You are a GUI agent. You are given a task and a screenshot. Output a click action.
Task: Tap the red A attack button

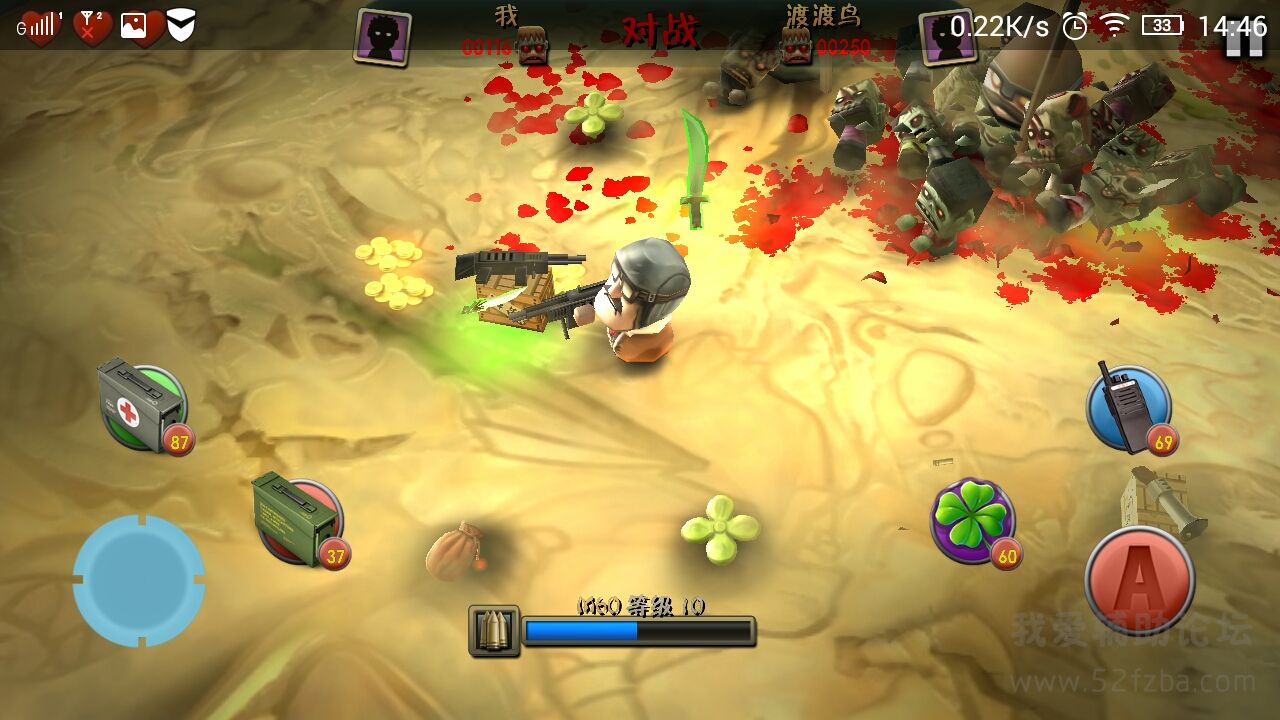[1139, 580]
